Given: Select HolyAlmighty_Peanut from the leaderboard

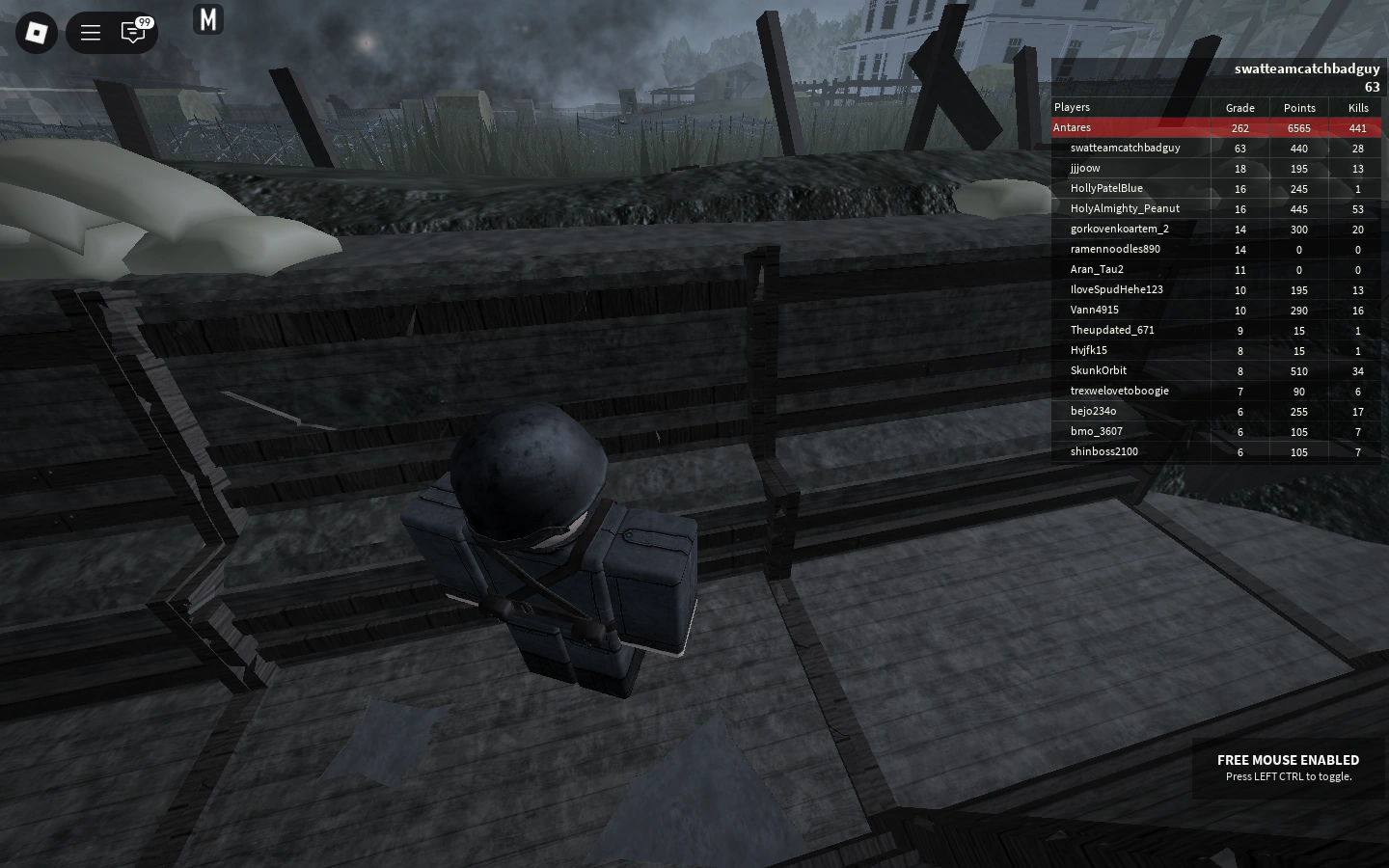Looking at the screenshot, I should (x=1125, y=208).
